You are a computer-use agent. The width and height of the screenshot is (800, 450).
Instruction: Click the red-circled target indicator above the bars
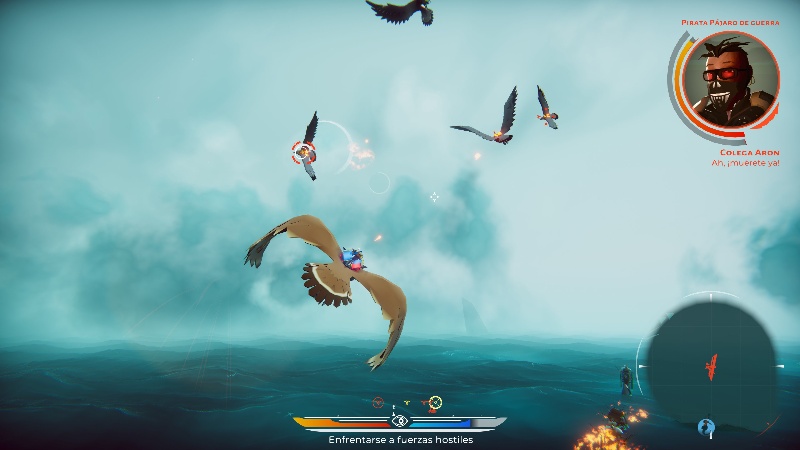[x=378, y=402]
